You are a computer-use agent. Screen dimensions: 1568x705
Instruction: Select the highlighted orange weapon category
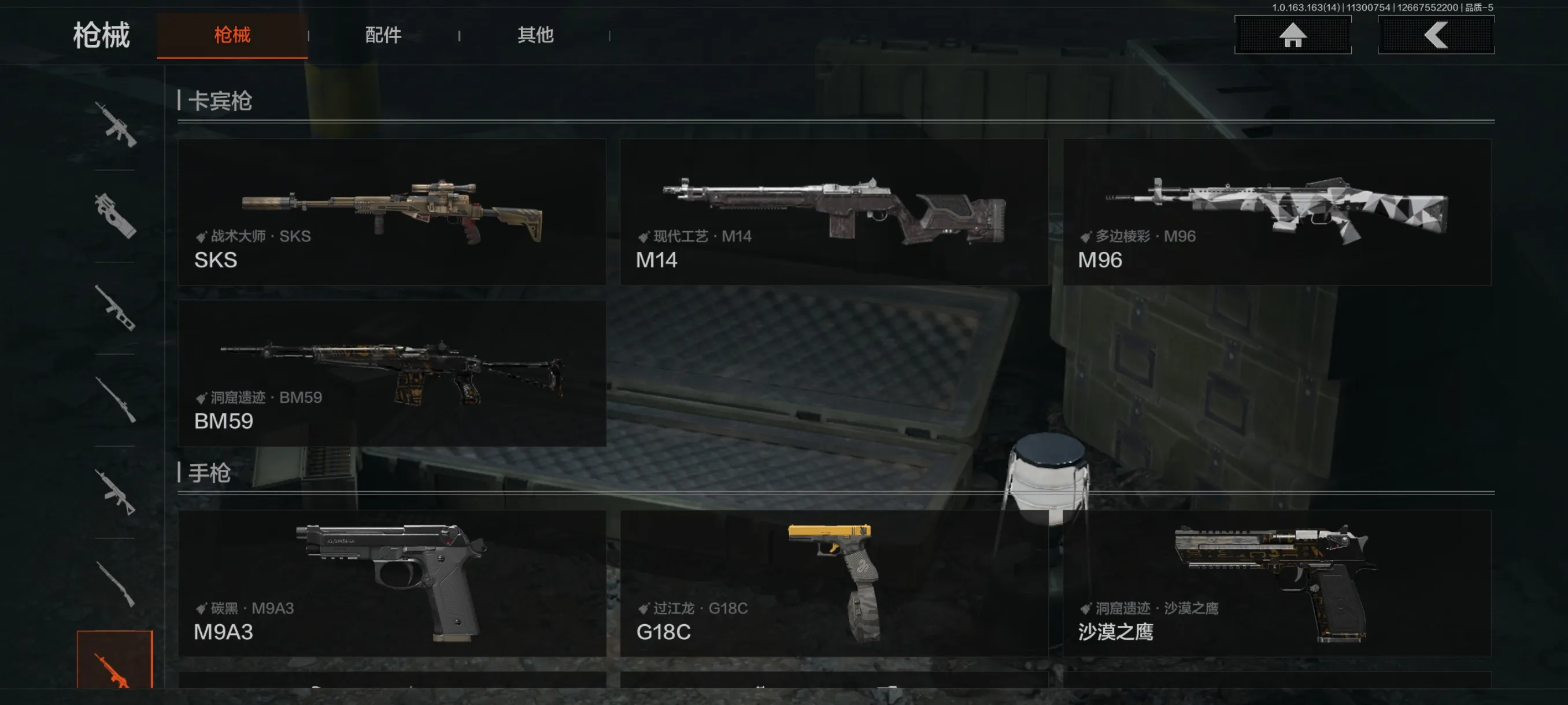(114, 663)
